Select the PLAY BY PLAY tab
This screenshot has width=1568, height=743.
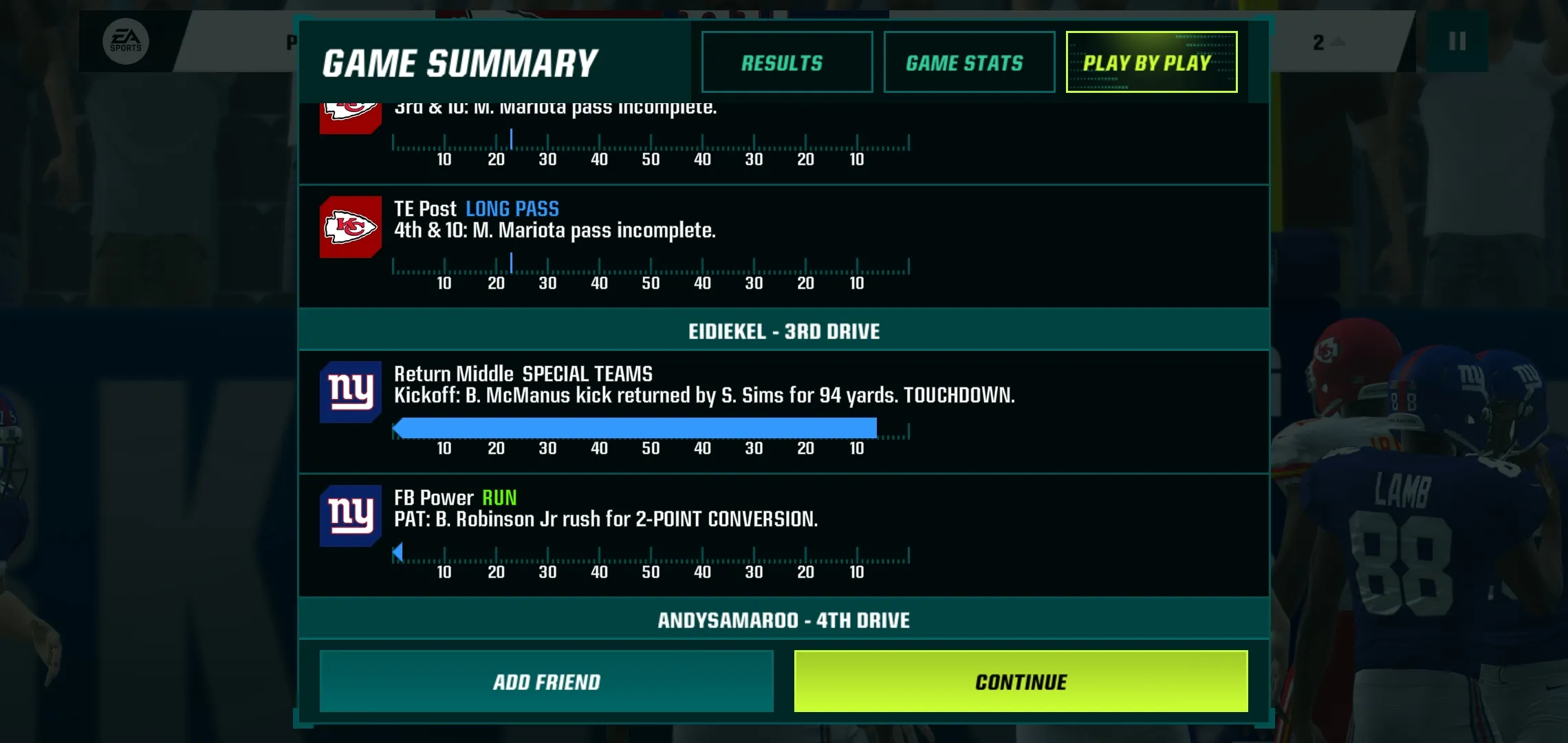1151,62
